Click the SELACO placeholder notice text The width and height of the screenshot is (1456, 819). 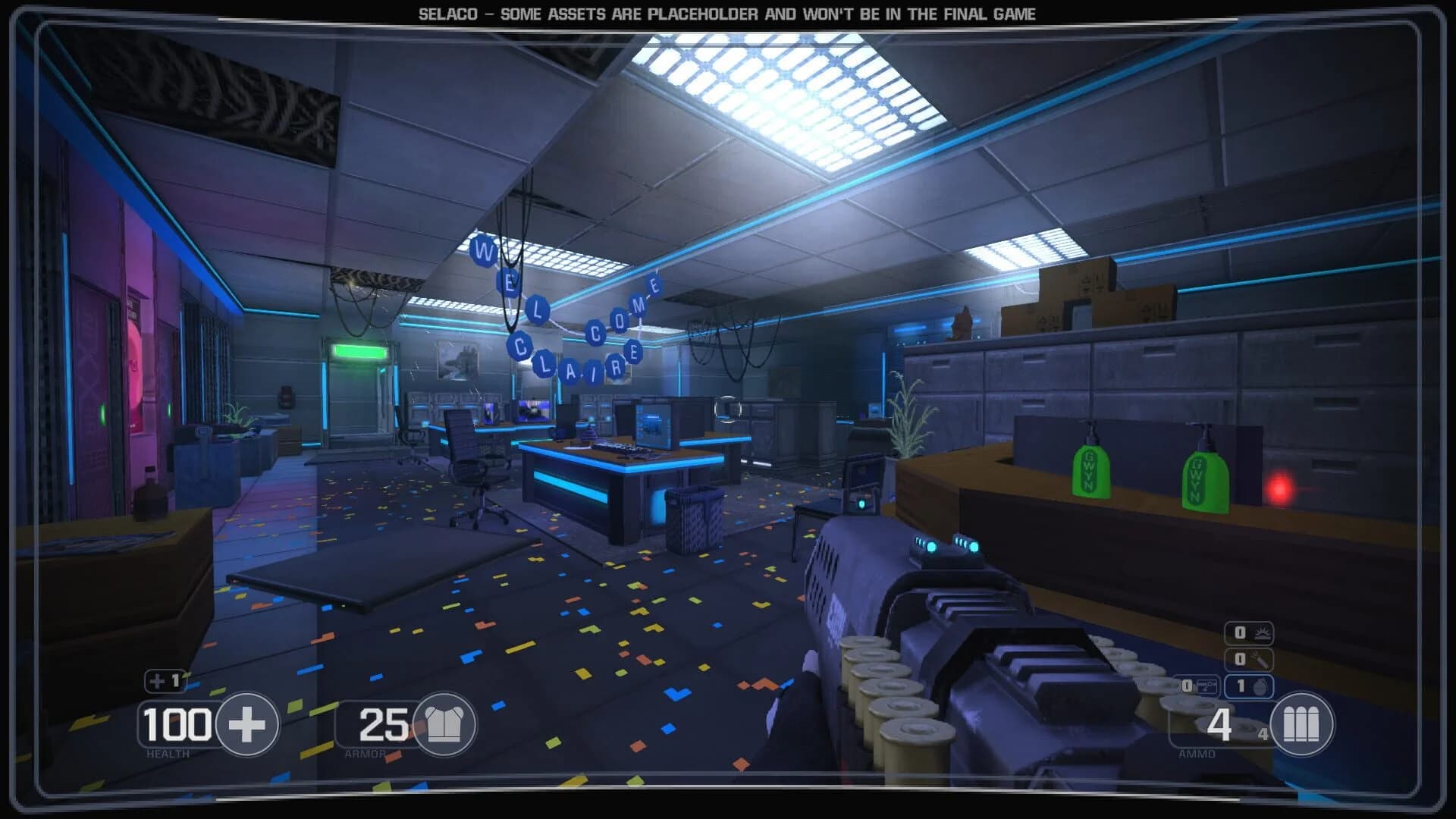coord(726,12)
